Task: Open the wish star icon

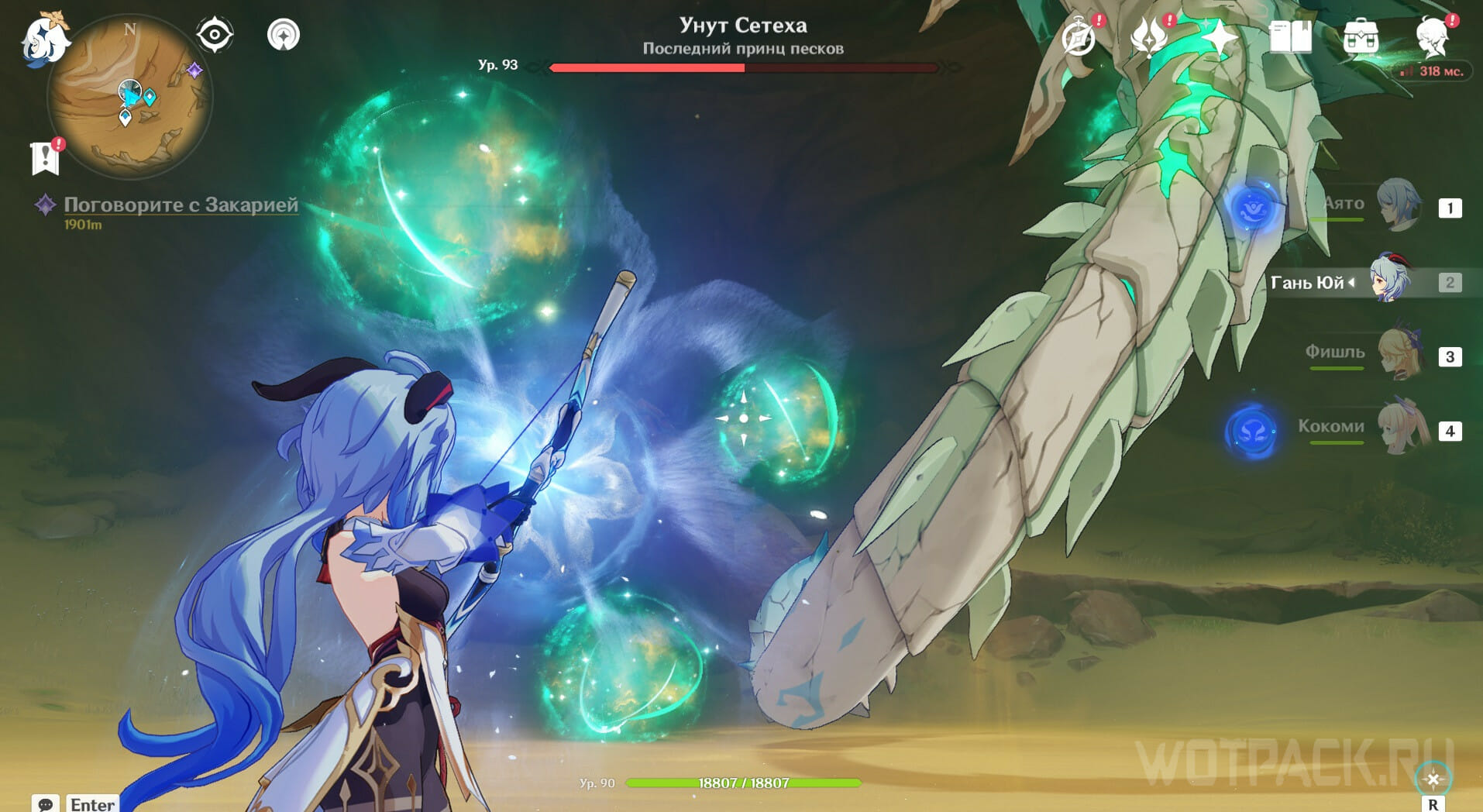Action: pyautogui.click(x=1219, y=36)
